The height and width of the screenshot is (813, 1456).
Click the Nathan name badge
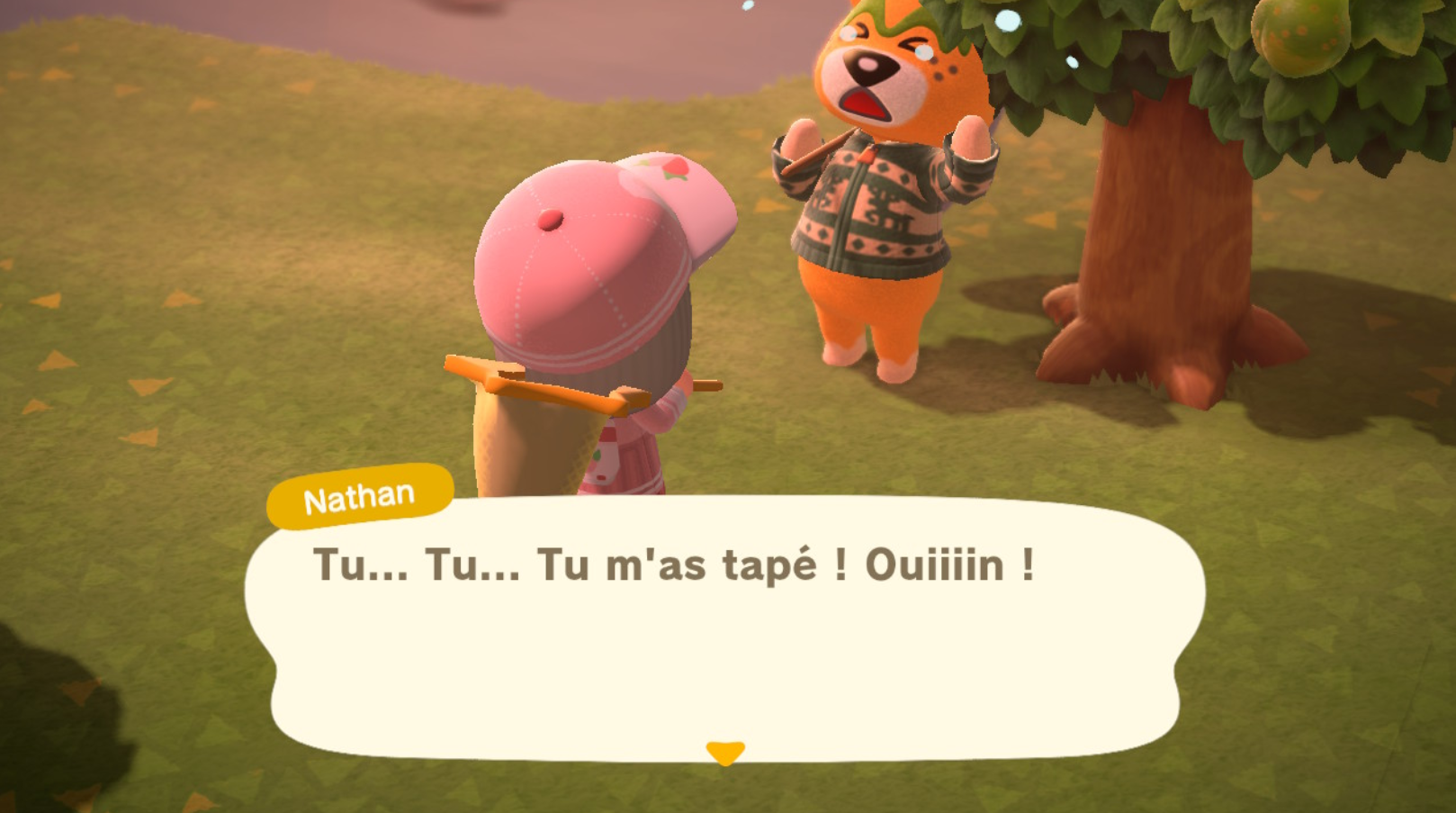(x=358, y=493)
